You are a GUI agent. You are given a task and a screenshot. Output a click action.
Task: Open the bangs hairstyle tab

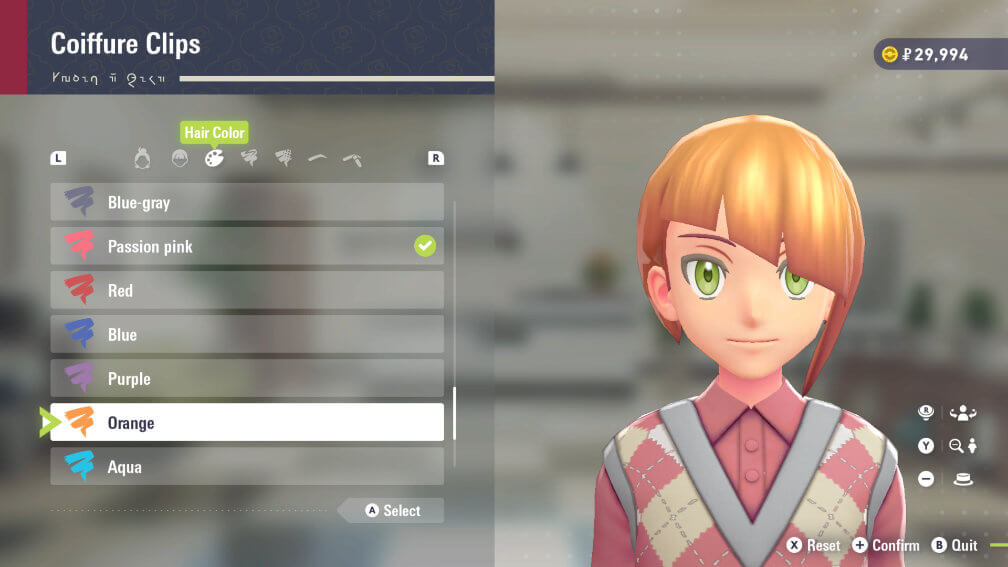179,158
